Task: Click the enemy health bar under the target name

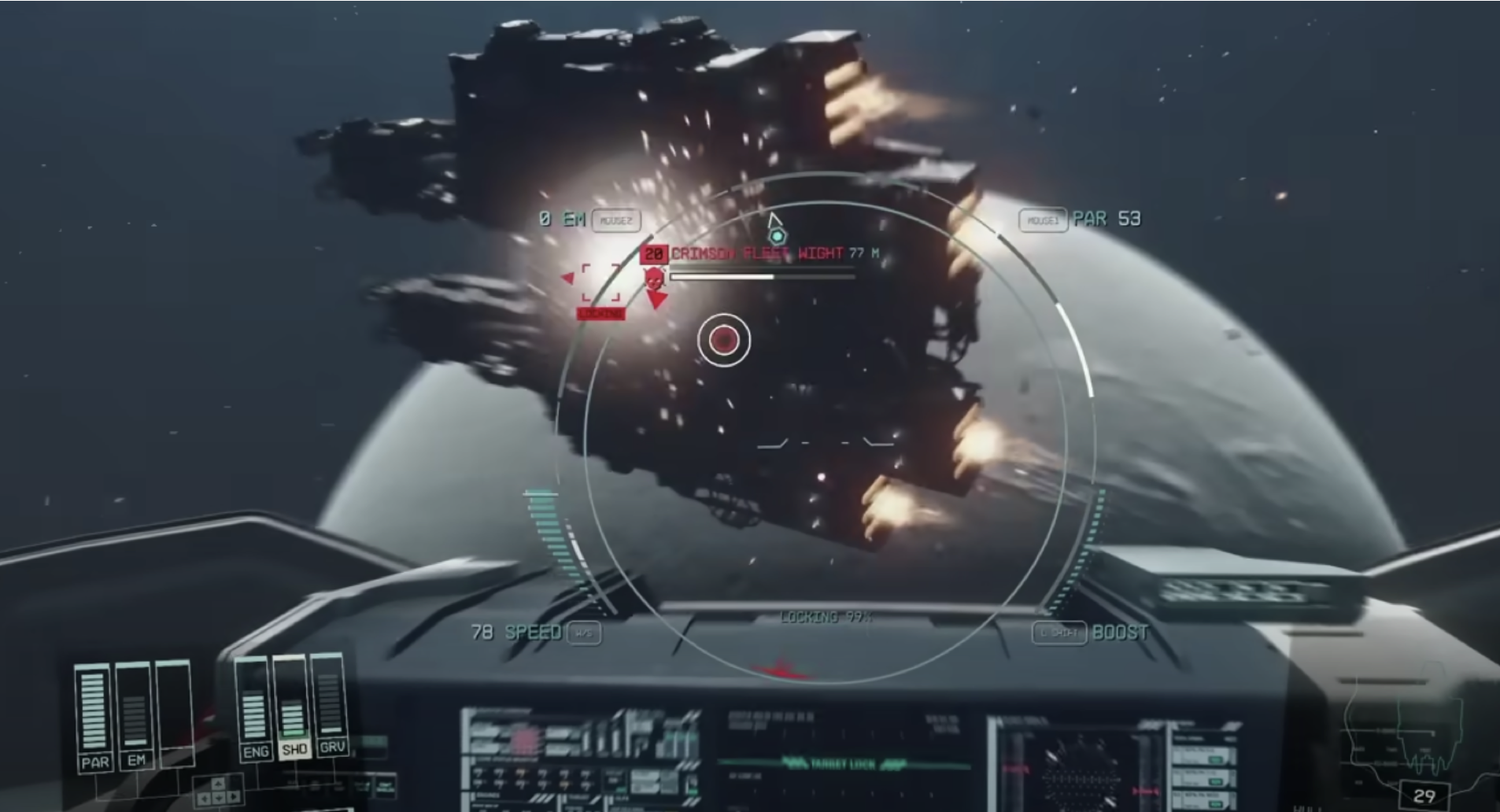Action: [x=763, y=277]
